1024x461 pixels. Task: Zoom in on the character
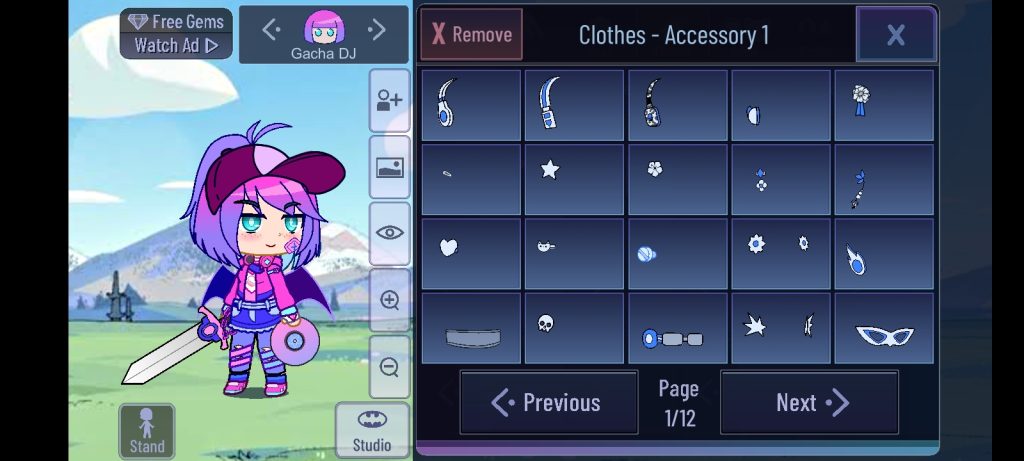(389, 300)
